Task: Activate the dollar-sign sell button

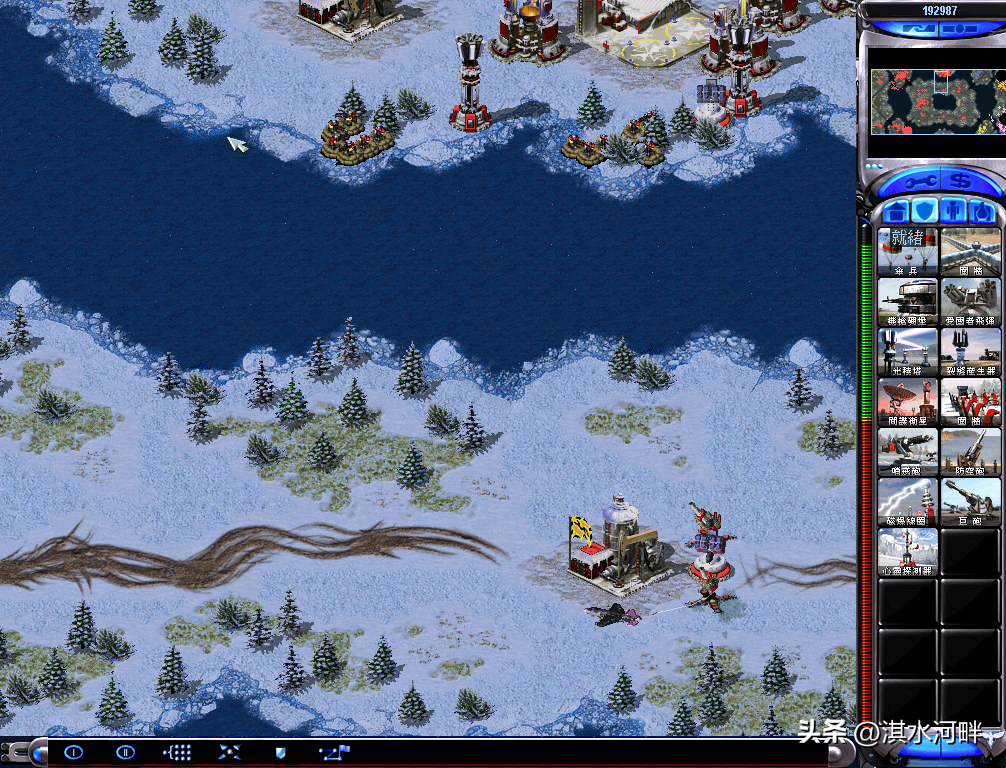Action: pyautogui.click(x=961, y=182)
